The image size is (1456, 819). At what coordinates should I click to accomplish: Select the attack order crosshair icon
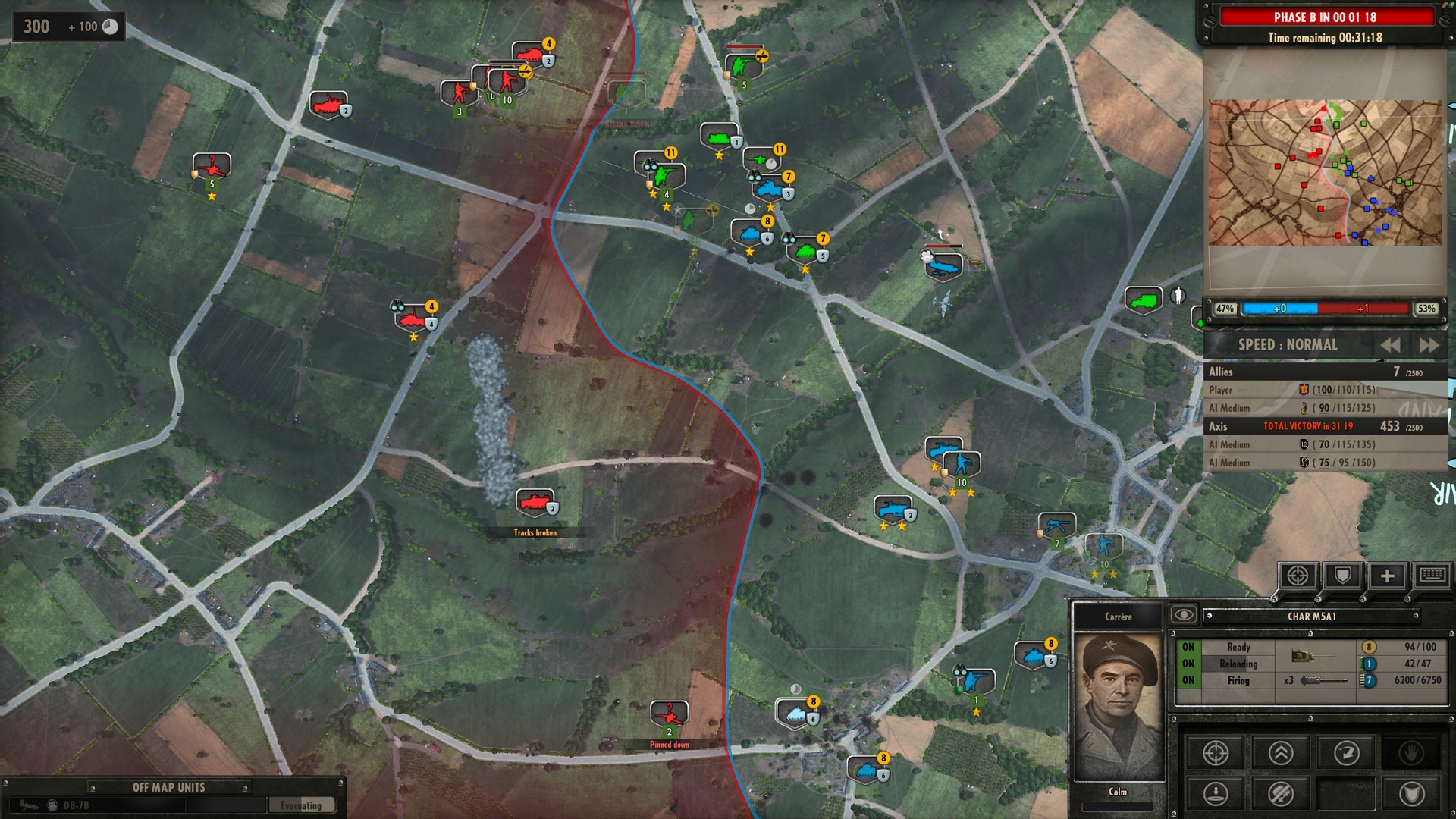point(1216,753)
